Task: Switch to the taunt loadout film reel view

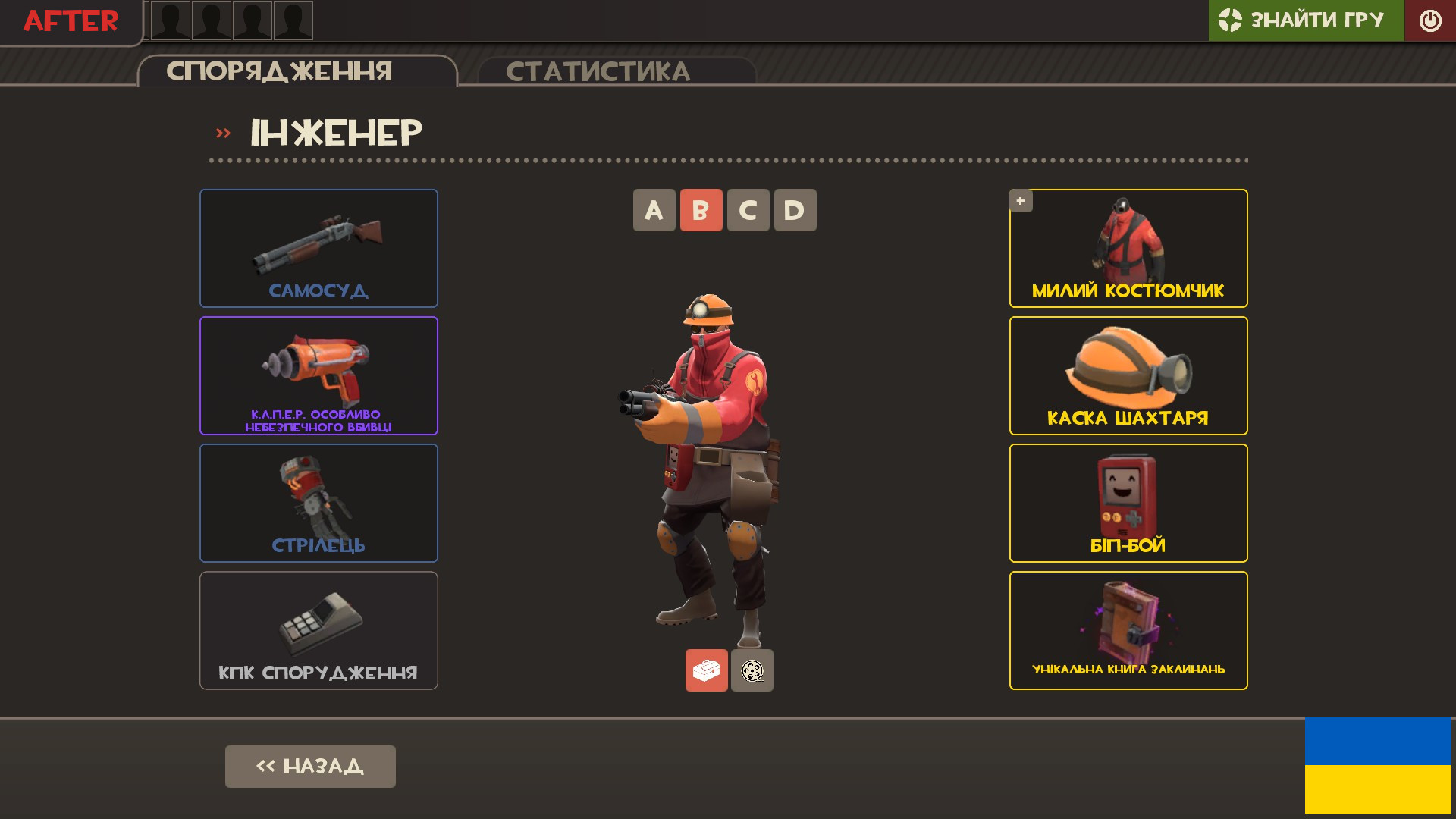Action: (752, 670)
